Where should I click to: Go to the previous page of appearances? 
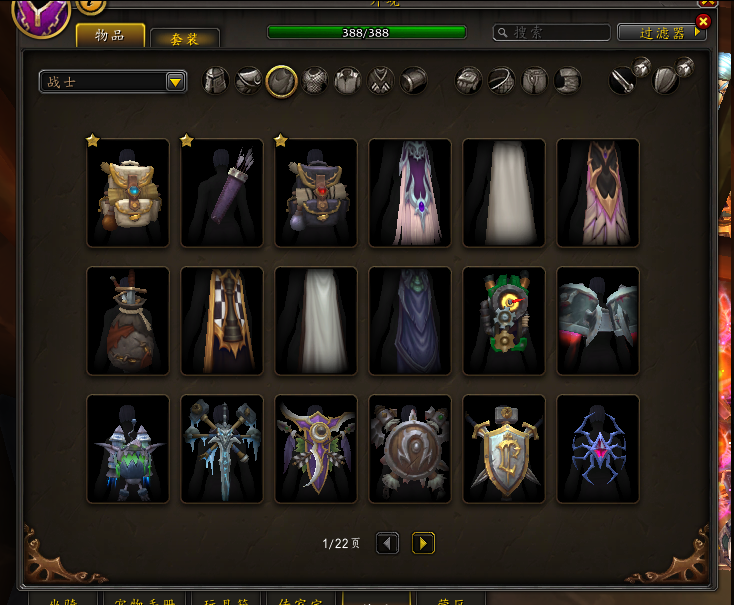[387, 543]
